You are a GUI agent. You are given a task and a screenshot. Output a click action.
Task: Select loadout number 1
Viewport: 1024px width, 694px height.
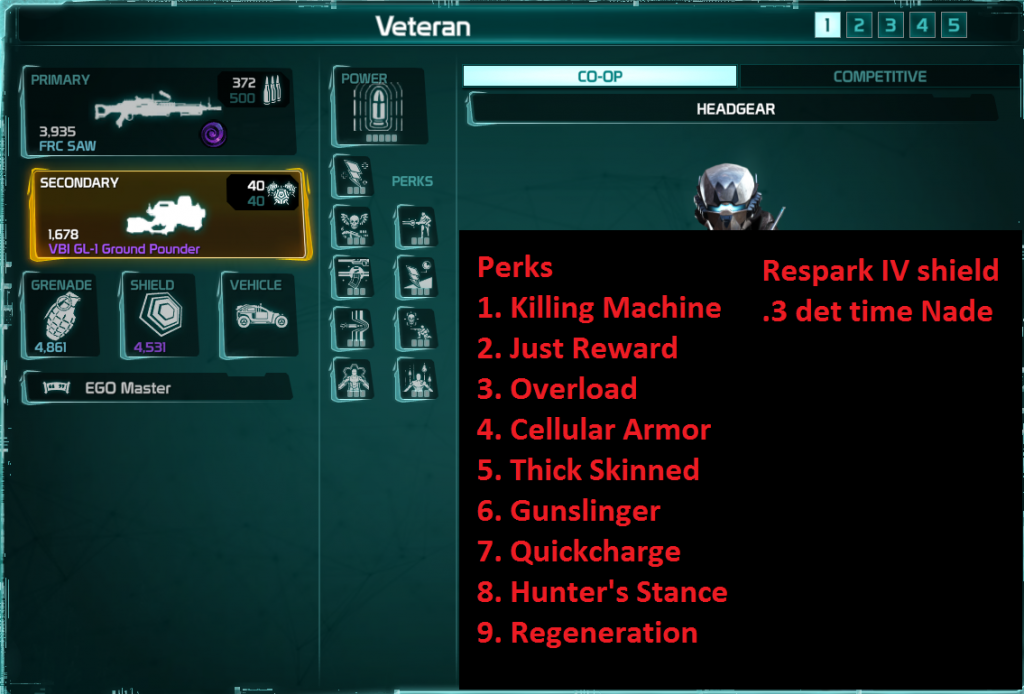[x=827, y=25]
